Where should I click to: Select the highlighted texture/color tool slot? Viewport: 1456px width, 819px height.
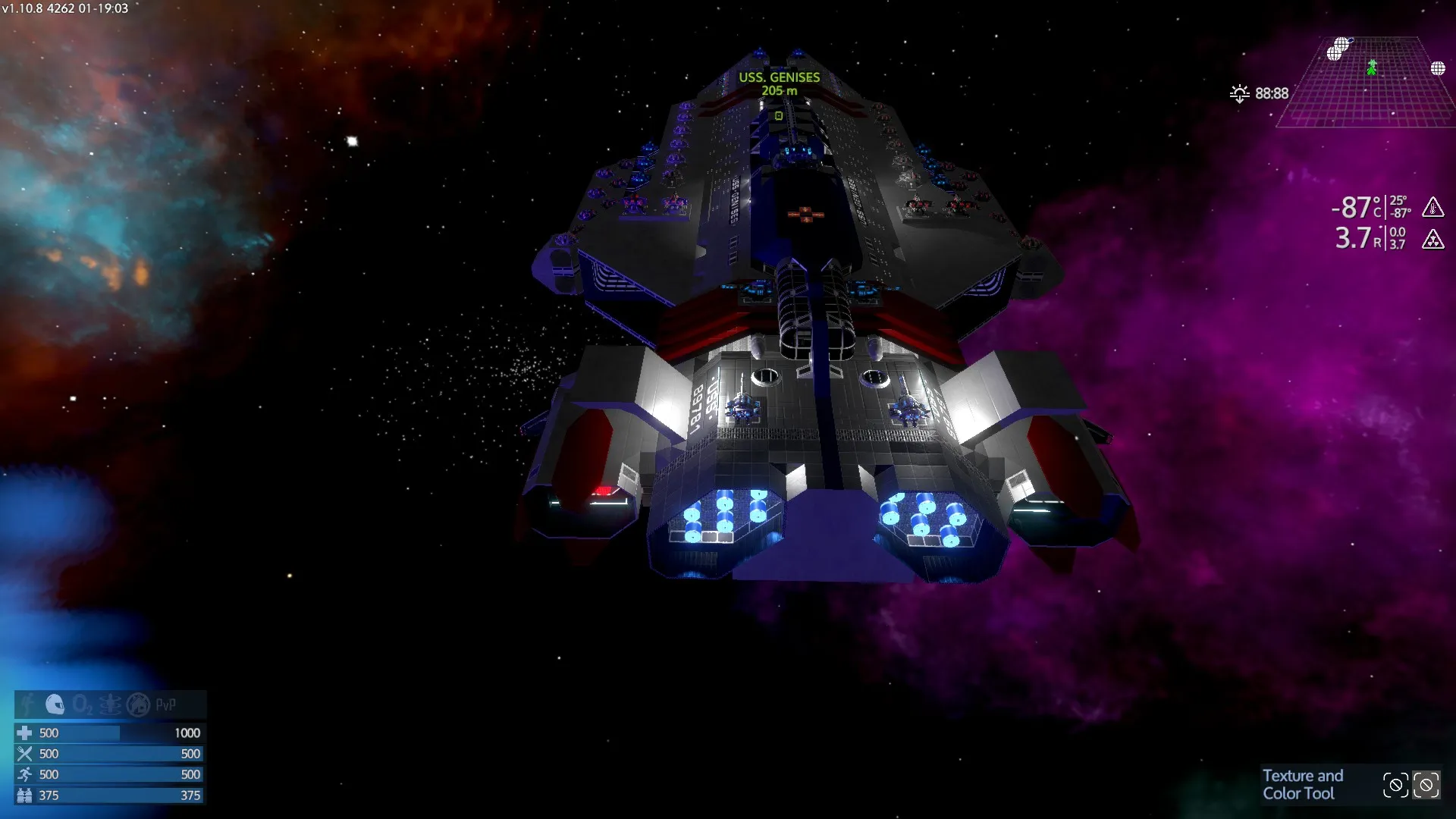tap(1426, 785)
